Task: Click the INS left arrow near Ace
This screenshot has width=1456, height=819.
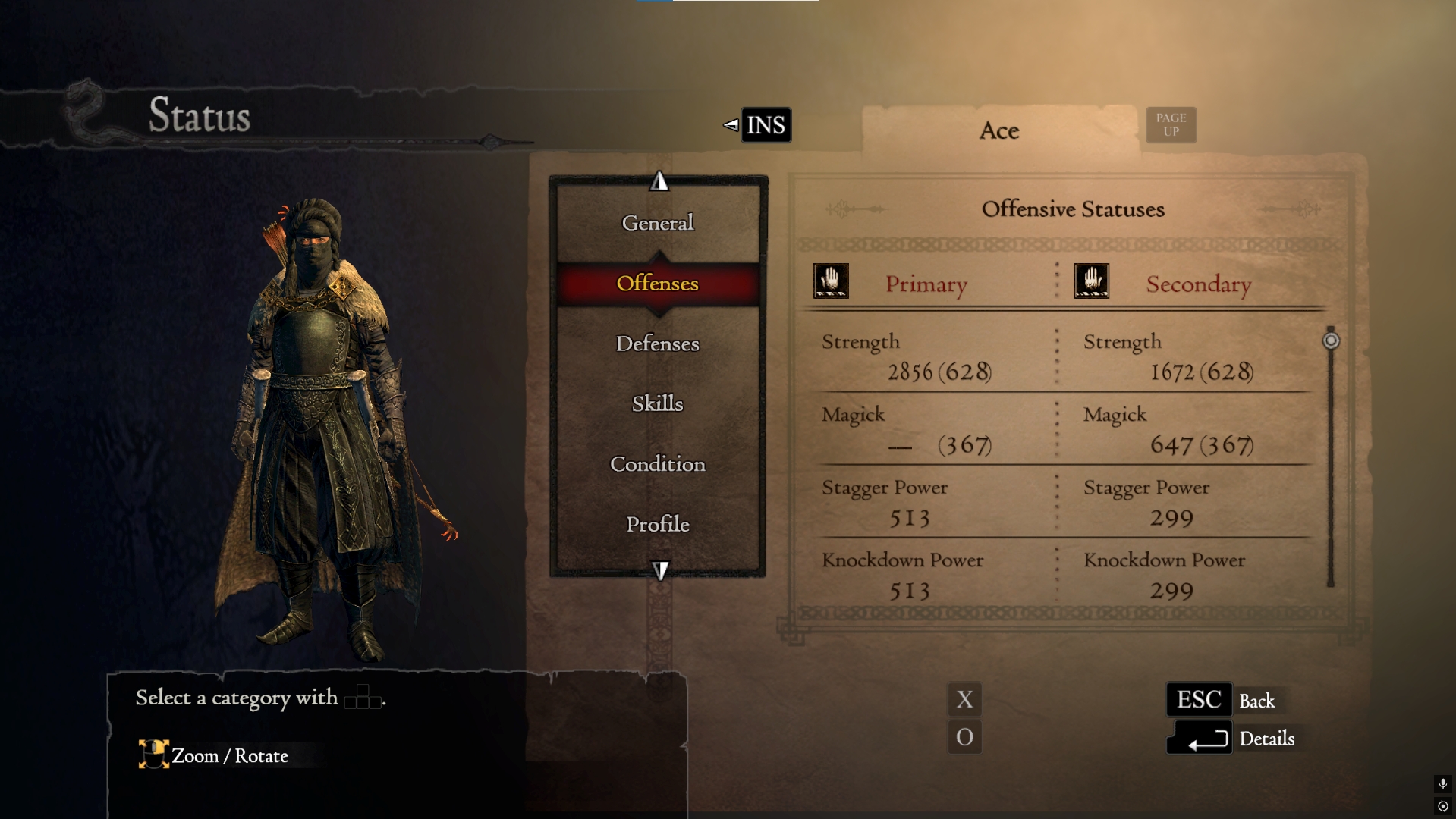Action: point(730,125)
